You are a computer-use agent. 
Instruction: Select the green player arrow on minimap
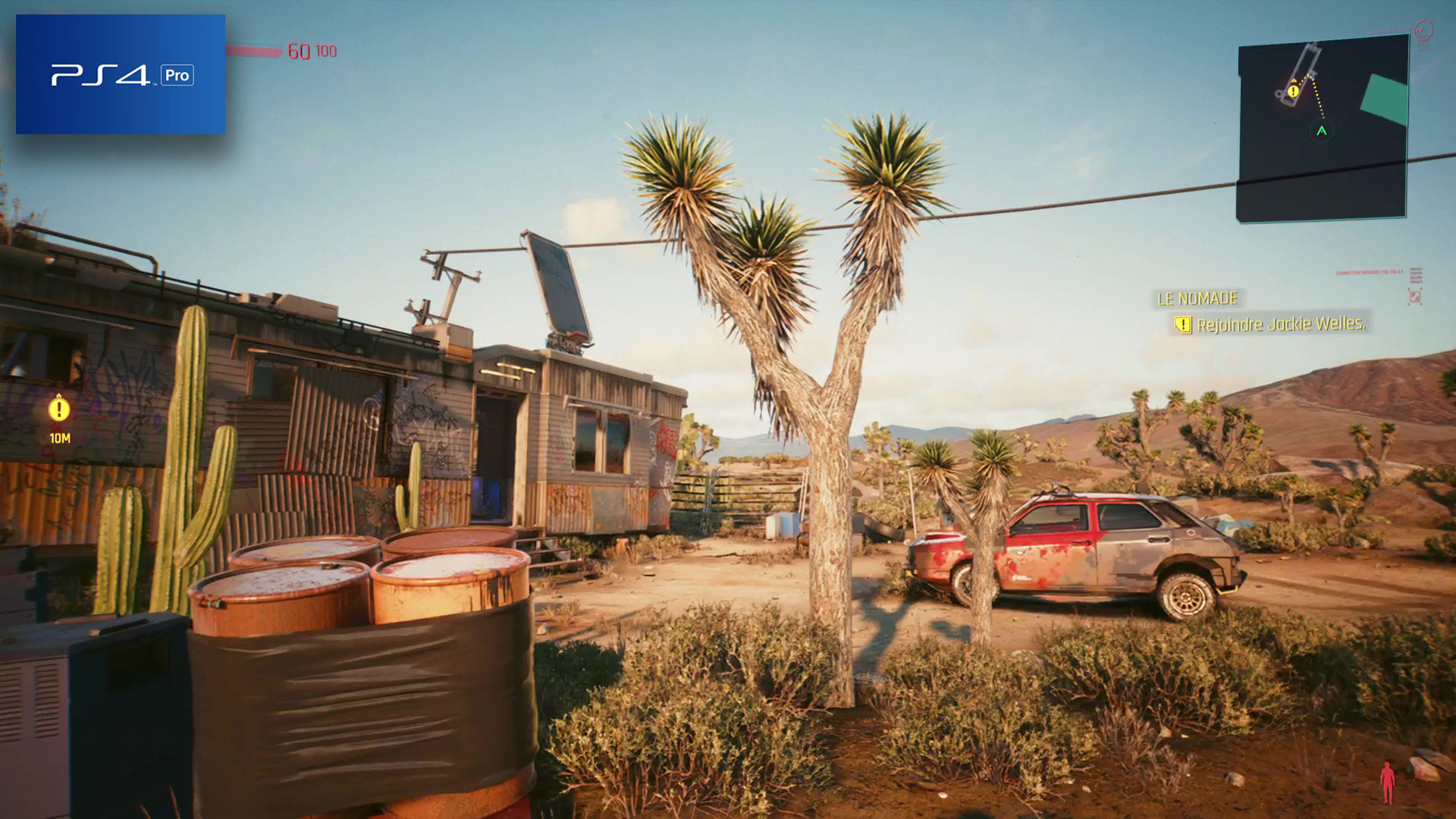point(1322,131)
